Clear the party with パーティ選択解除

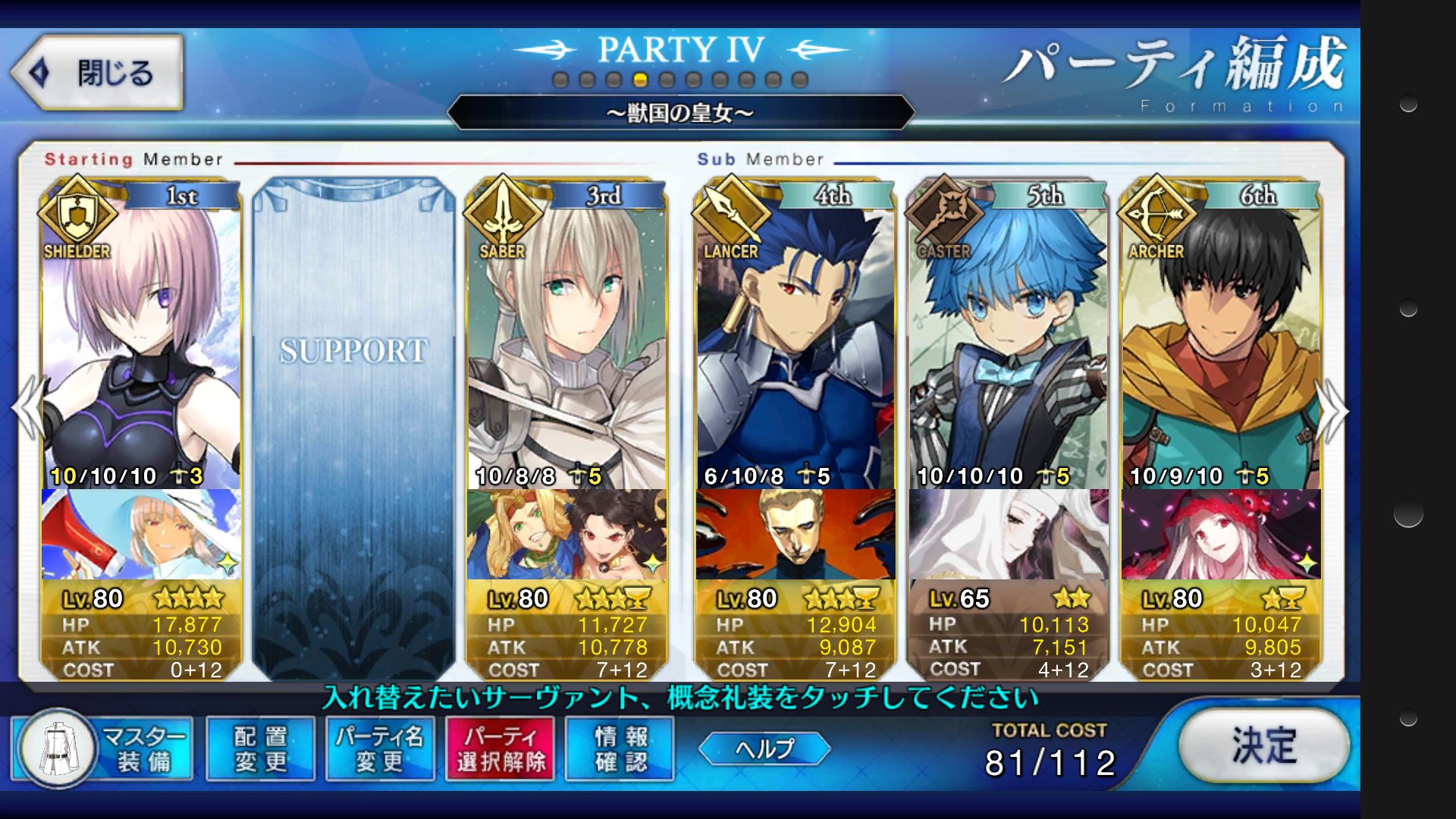point(500,749)
